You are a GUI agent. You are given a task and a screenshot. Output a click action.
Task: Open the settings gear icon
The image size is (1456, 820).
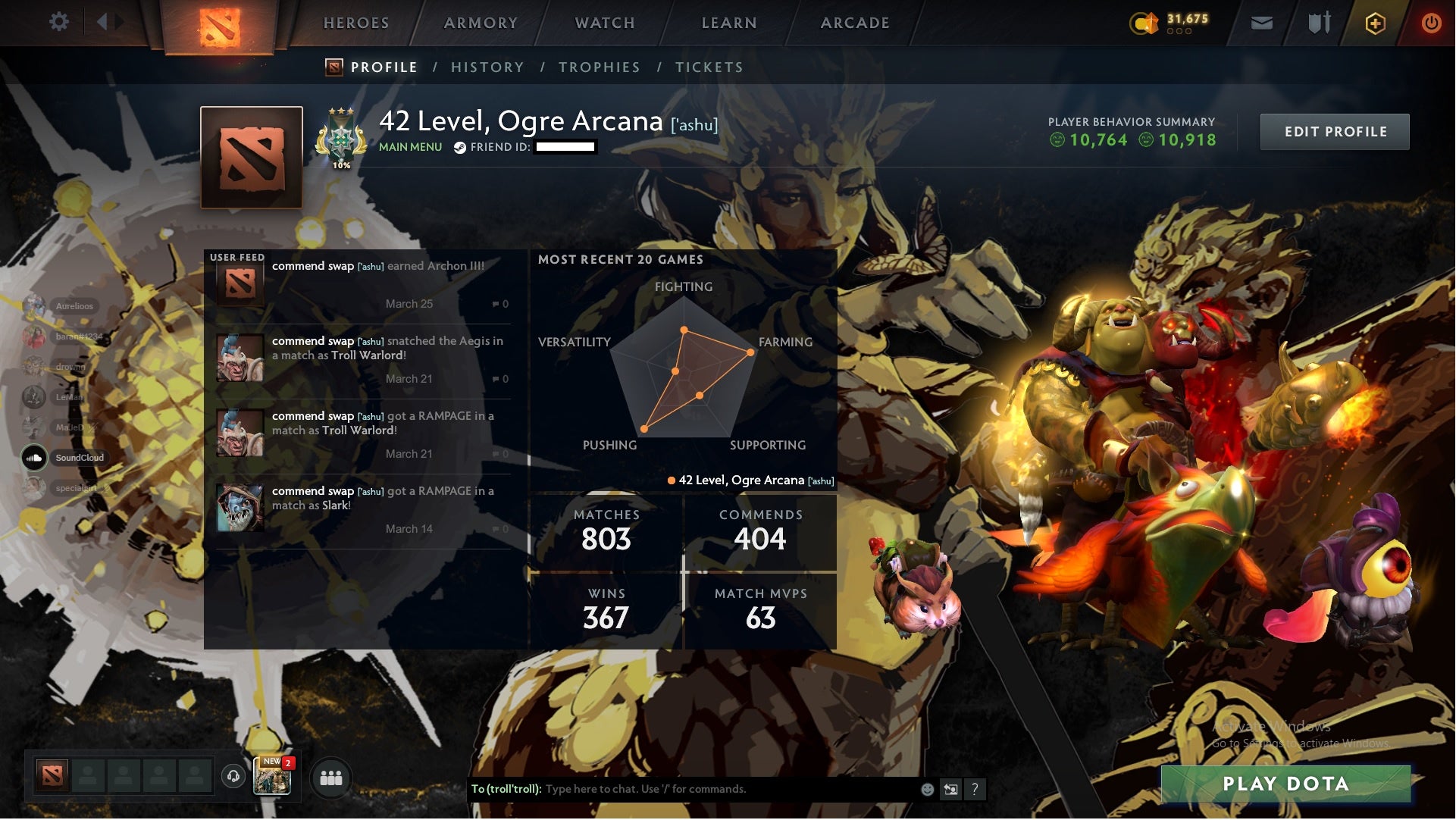click(x=60, y=22)
